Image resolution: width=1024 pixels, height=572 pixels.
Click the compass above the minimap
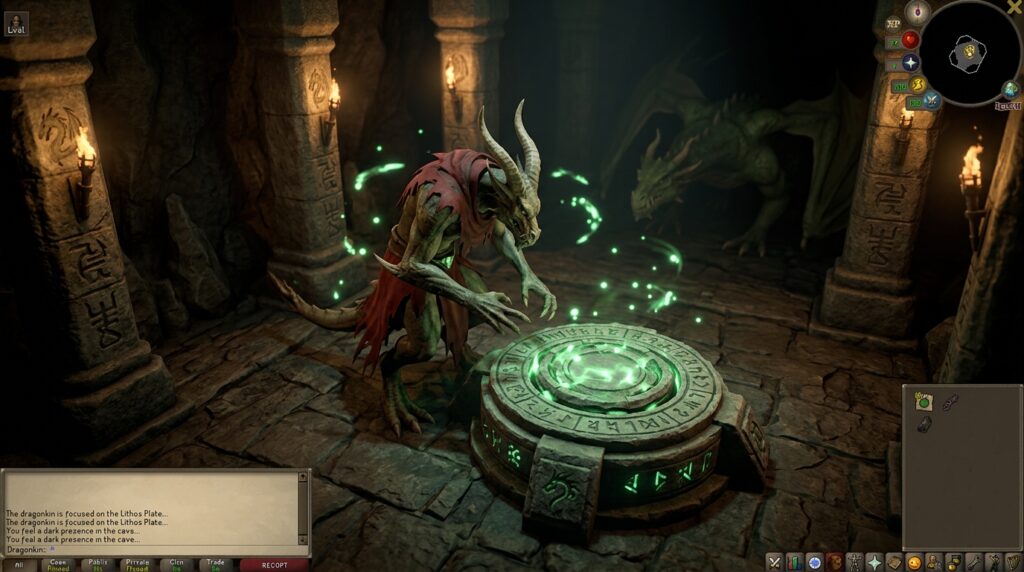917,12
